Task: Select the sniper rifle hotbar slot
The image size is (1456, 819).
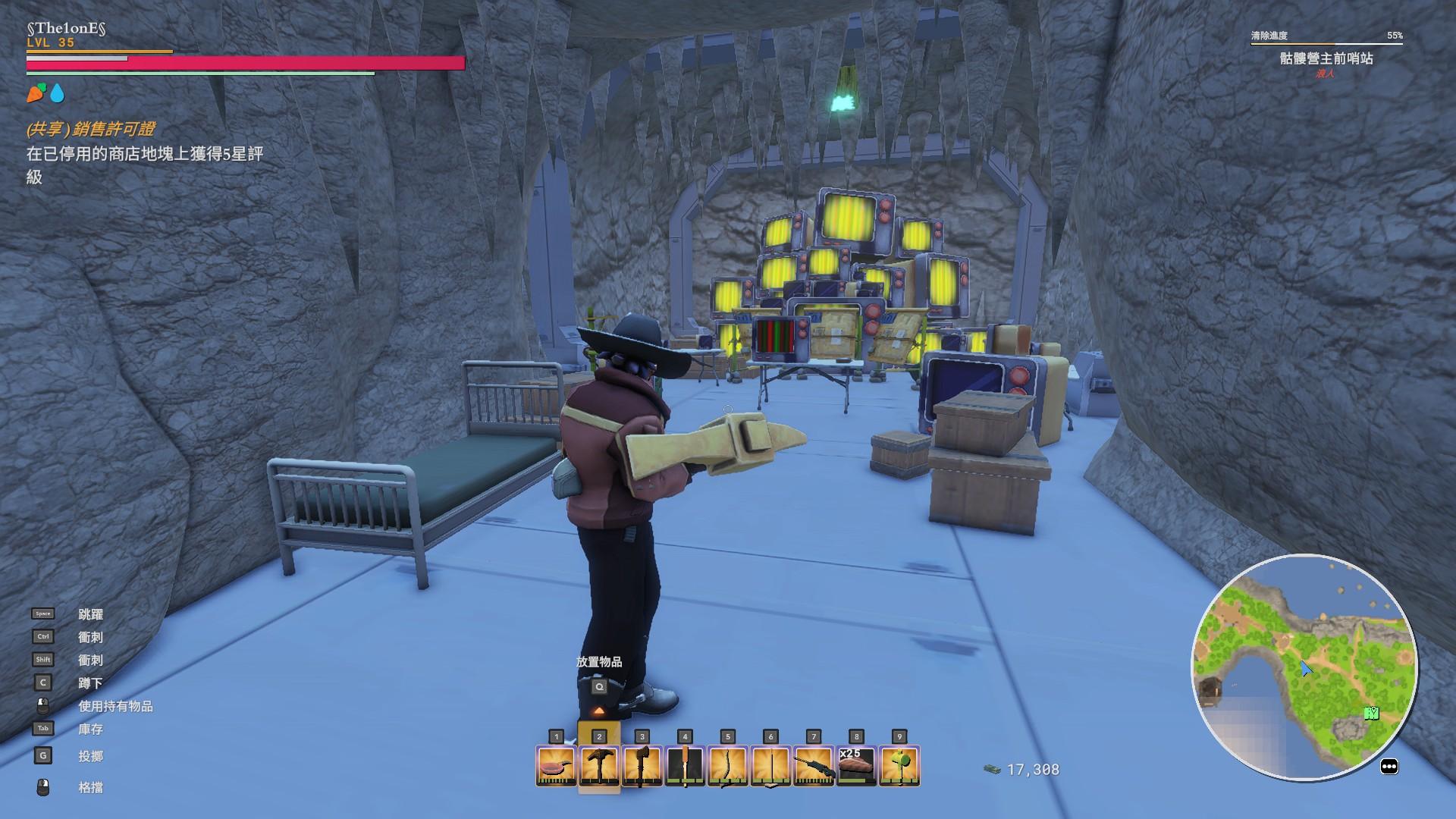Action: pyautogui.click(x=814, y=765)
